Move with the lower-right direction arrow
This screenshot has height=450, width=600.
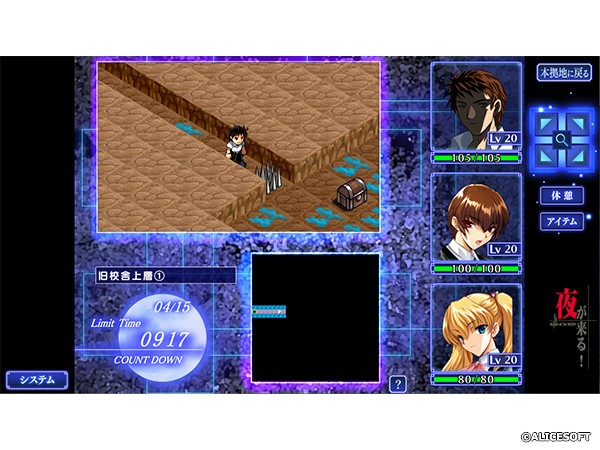point(576,155)
